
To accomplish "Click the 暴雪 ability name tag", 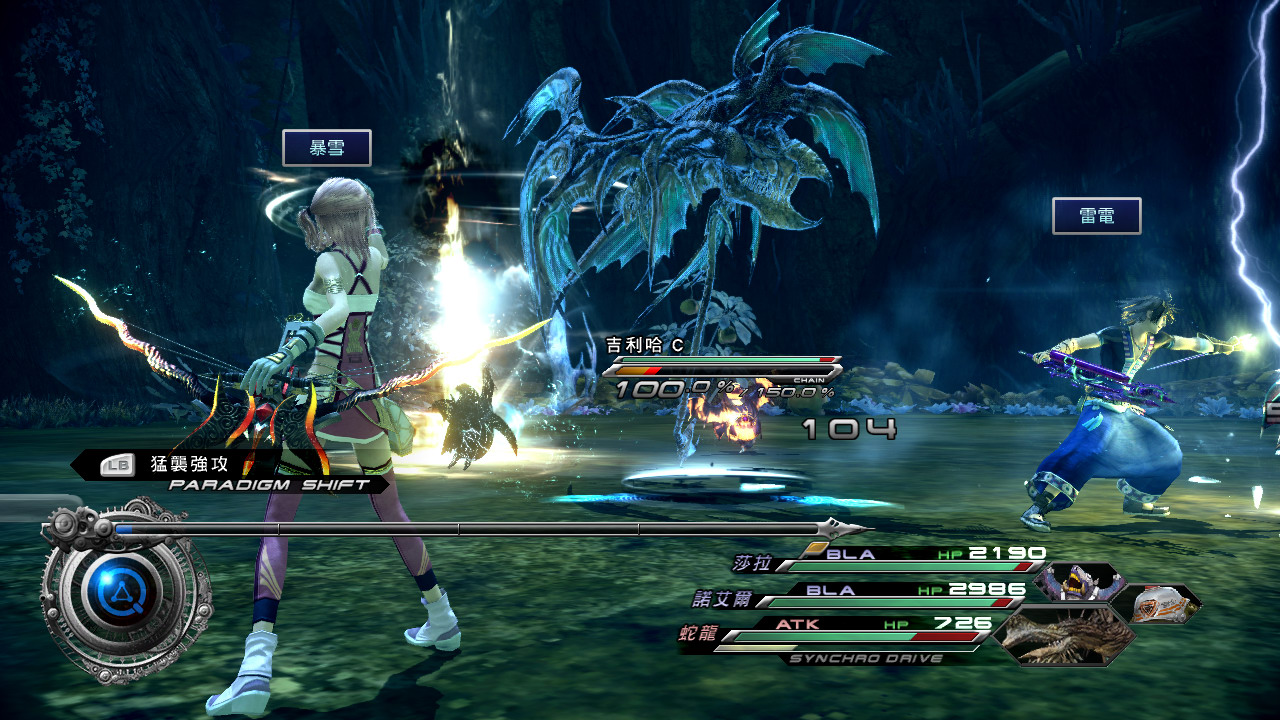I will click(x=327, y=148).
